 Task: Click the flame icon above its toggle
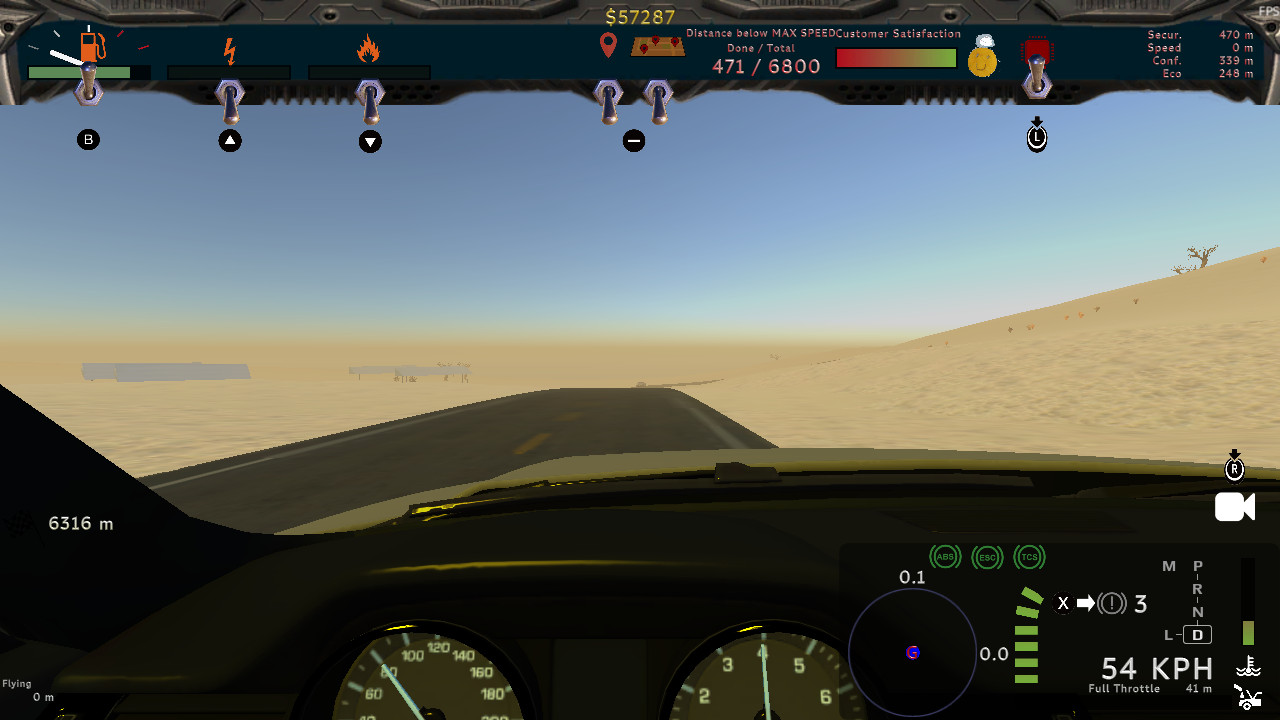369,46
